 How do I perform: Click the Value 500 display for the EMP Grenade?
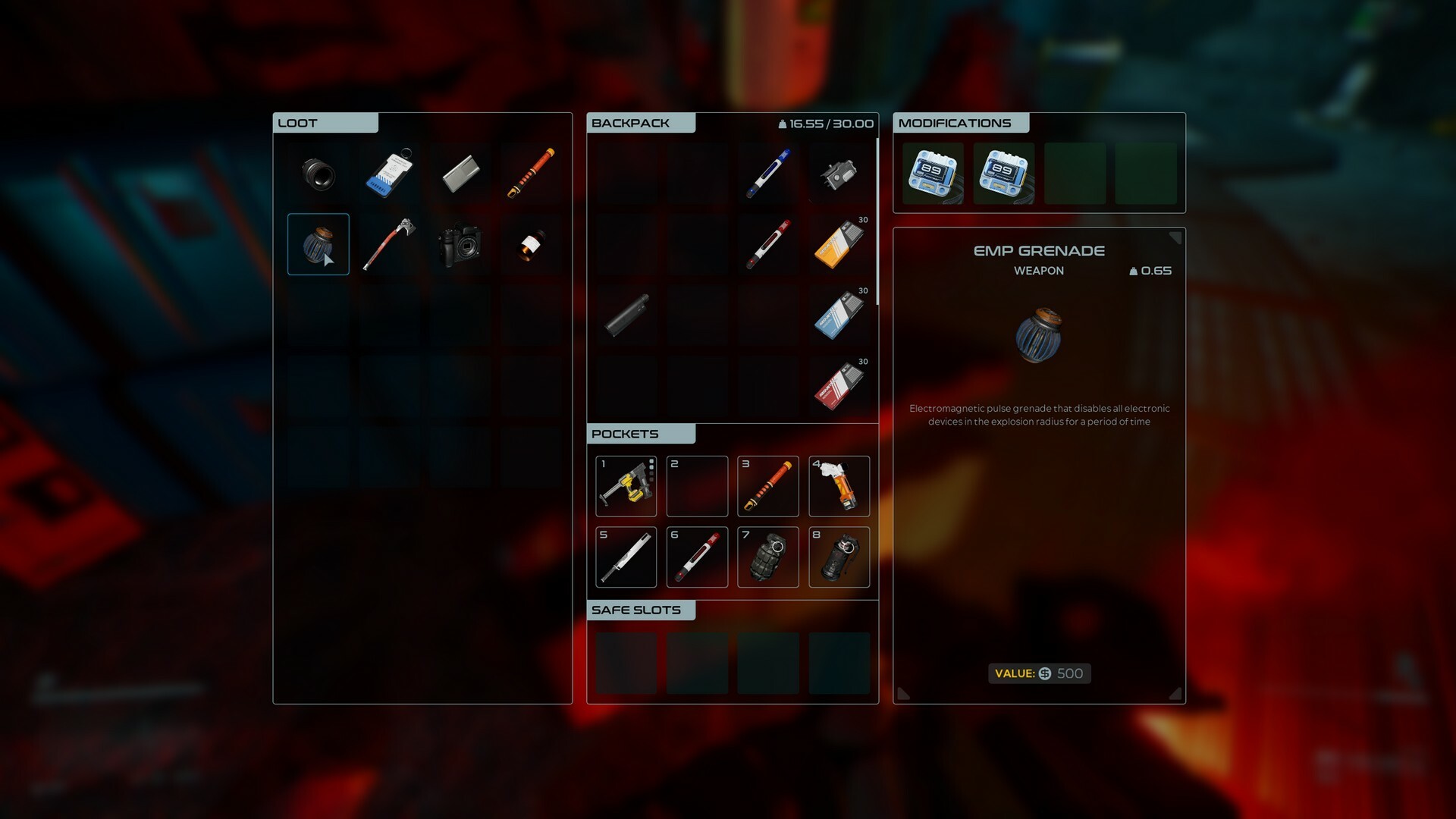click(1039, 673)
